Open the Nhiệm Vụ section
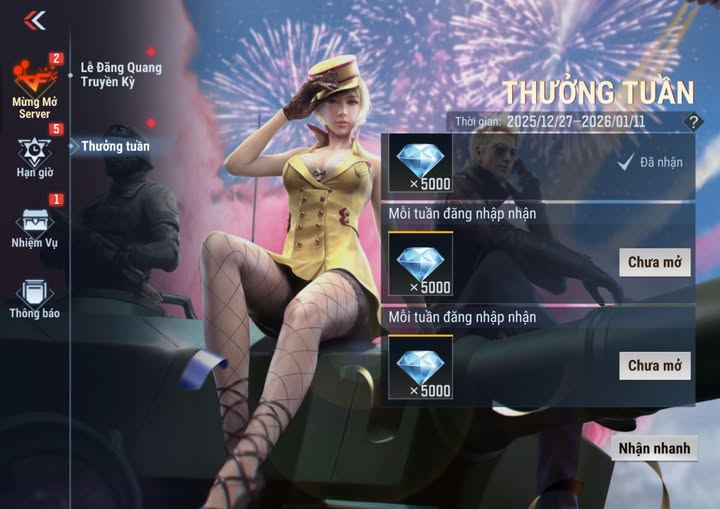Viewport: 720px width, 509px height. click(34, 227)
